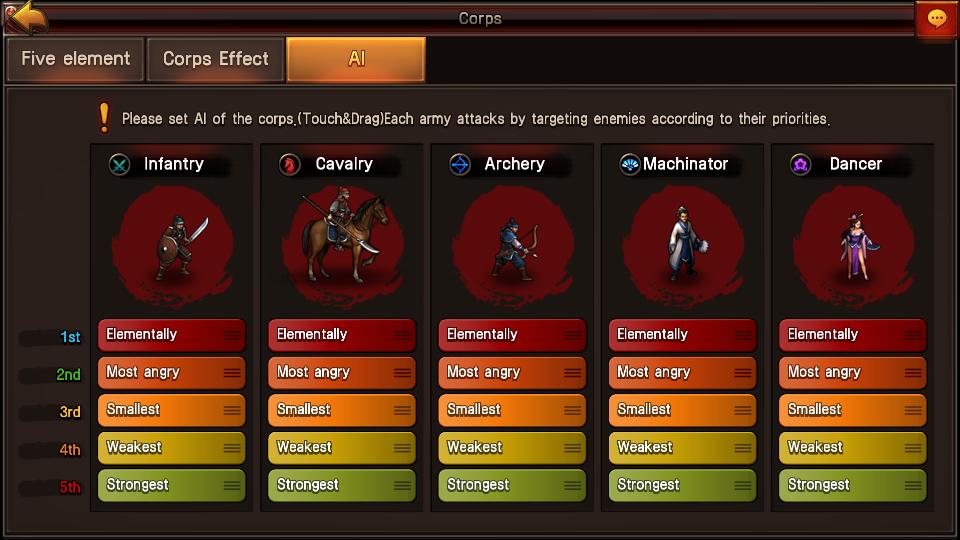
Task: Choose Cavalry's Weakest priority bar
Action: pos(342,447)
